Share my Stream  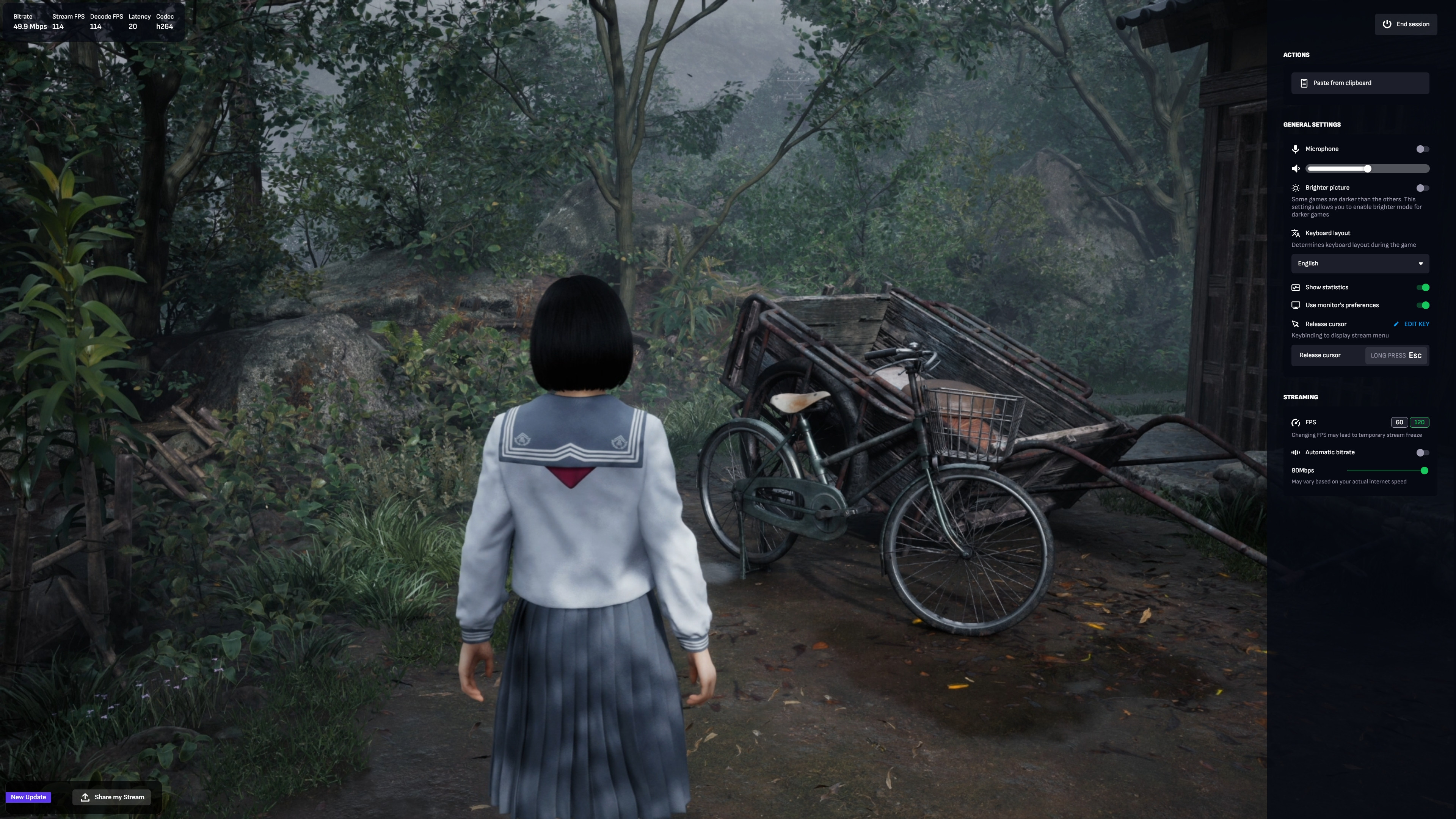(x=112, y=797)
